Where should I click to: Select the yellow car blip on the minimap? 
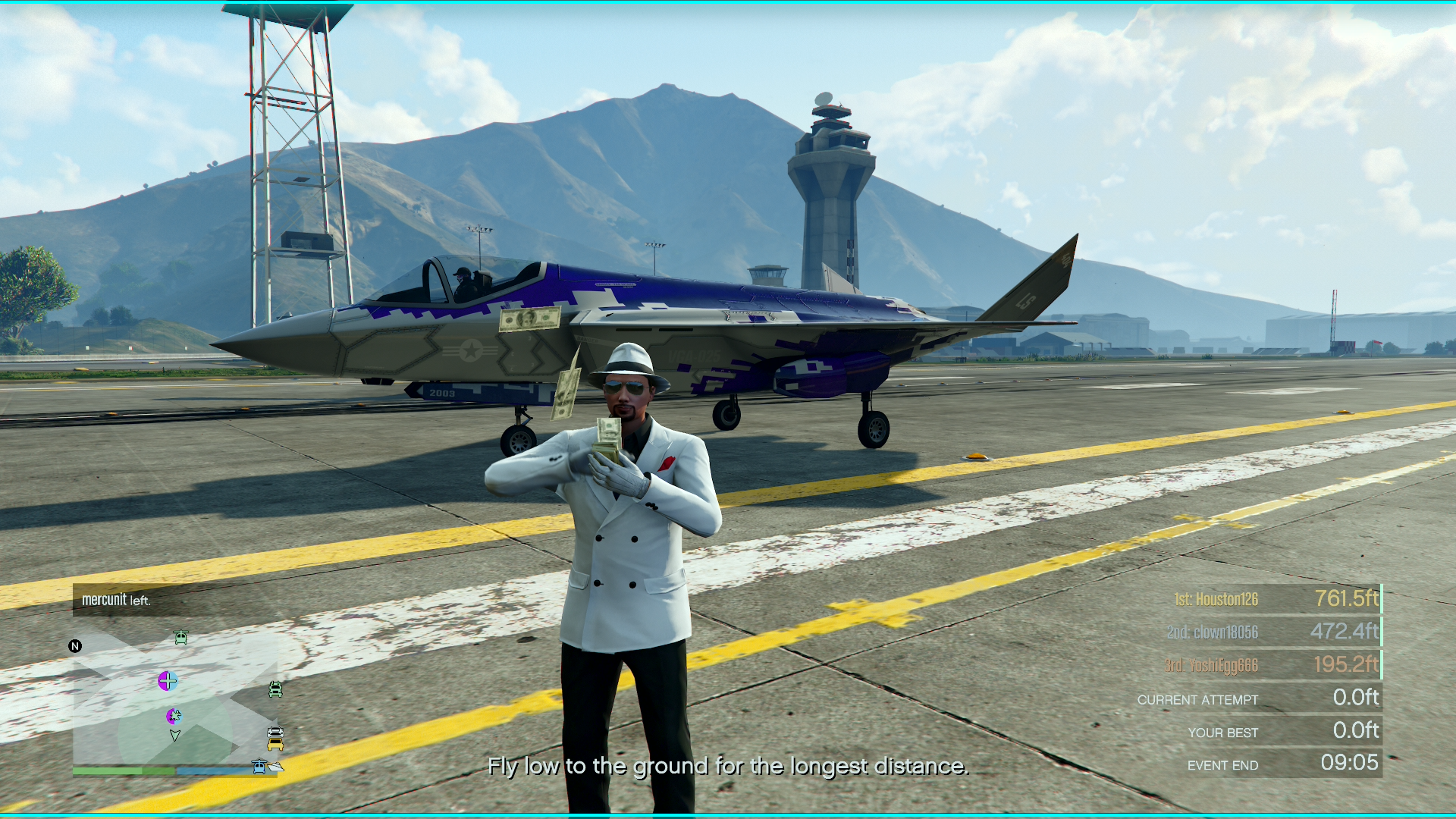point(275,744)
